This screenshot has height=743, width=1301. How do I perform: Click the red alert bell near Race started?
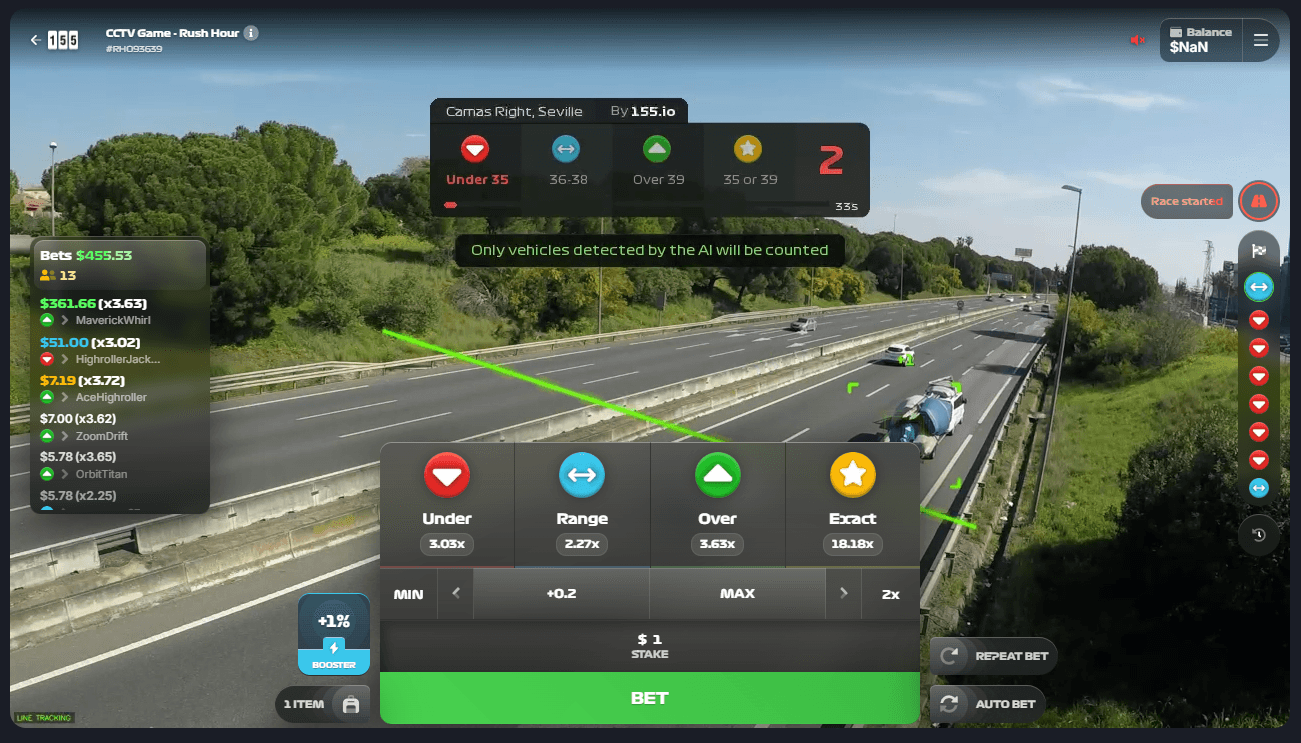click(x=1259, y=200)
